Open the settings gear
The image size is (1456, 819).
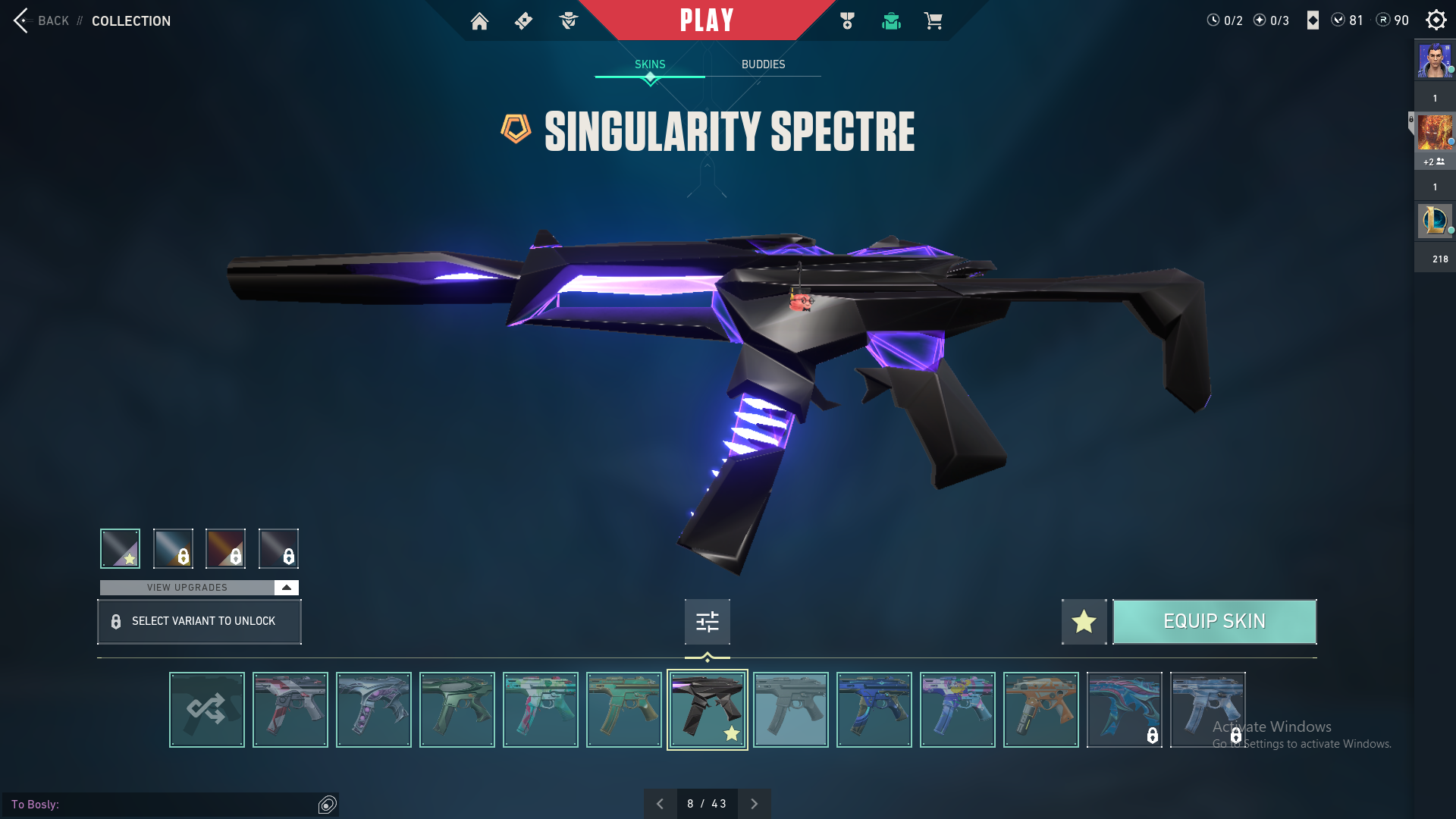tap(1436, 20)
